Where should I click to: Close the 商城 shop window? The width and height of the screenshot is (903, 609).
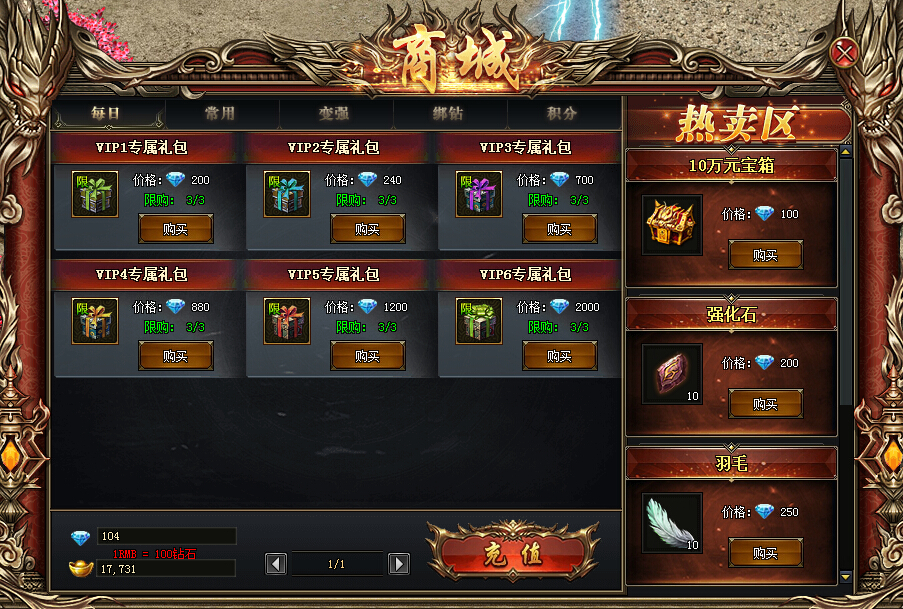pyautogui.click(x=845, y=52)
